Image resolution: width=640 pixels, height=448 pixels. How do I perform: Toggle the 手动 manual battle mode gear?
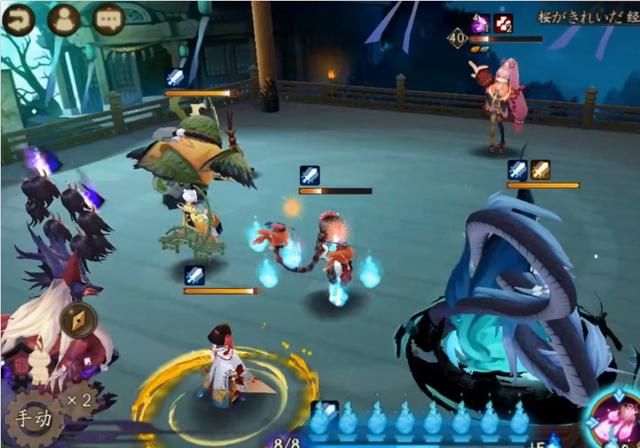pos(28,418)
